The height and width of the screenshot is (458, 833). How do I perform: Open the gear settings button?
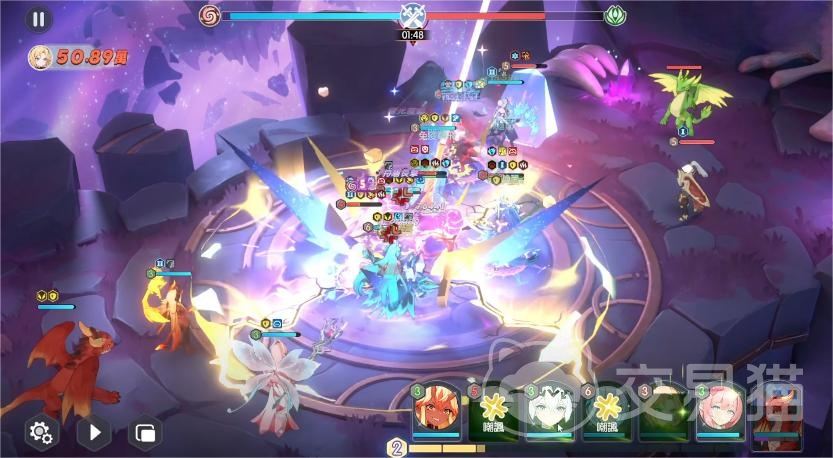tap(40, 432)
